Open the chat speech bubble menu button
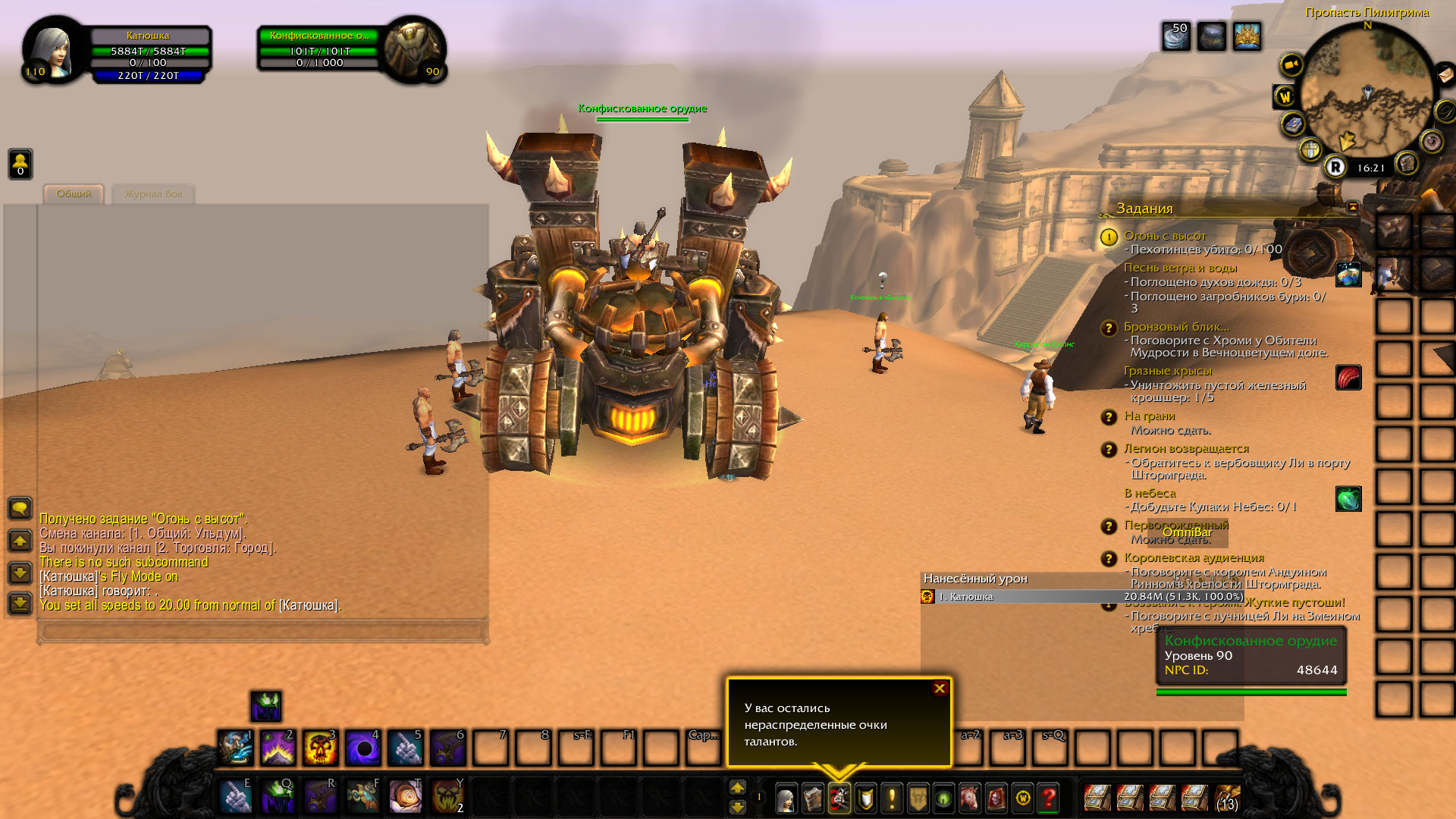1456x819 pixels. pyautogui.click(x=20, y=508)
